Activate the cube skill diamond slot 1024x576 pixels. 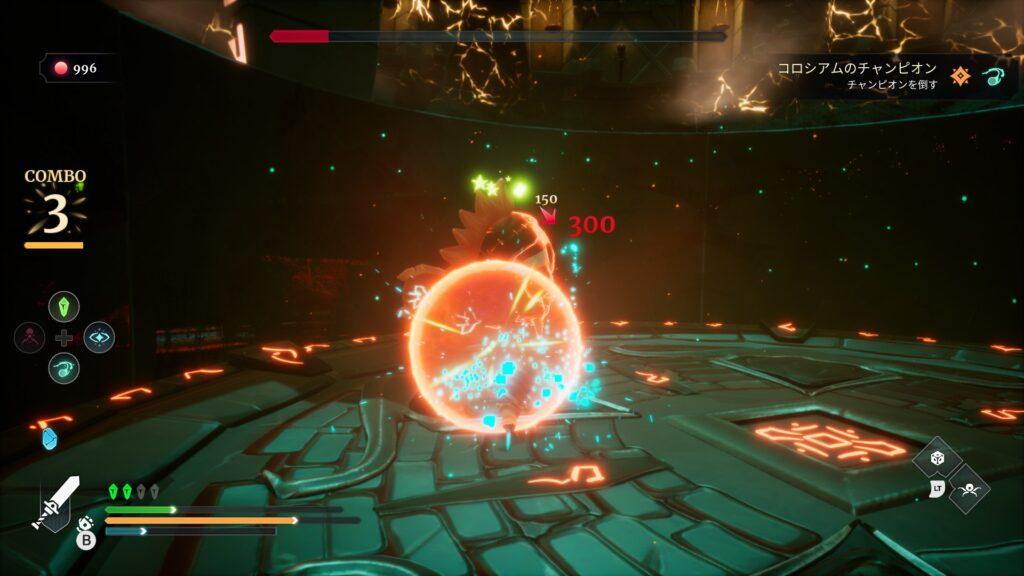click(937, 458)
